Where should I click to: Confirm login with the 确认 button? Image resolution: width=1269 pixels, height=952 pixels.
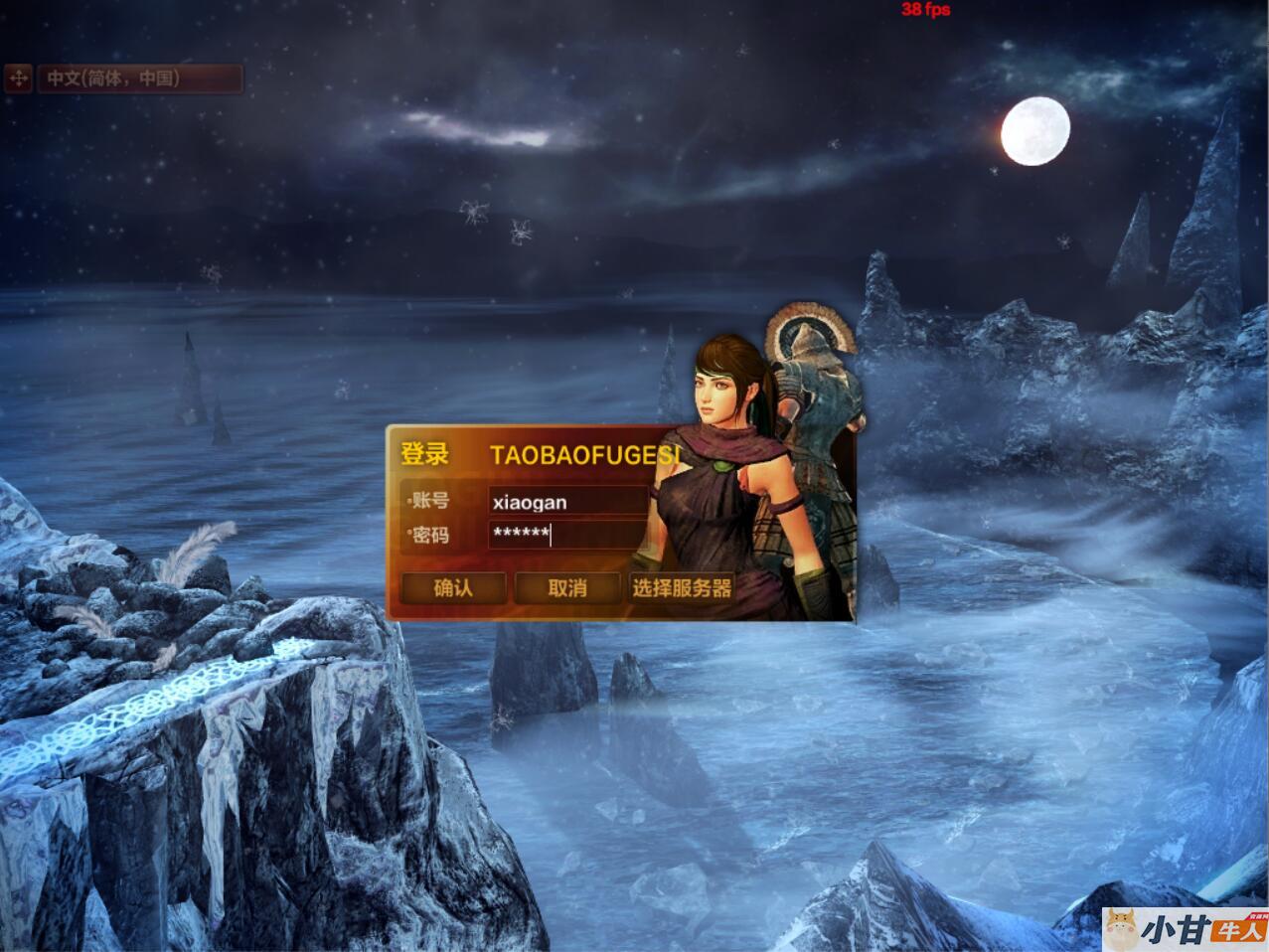[453, 587]
